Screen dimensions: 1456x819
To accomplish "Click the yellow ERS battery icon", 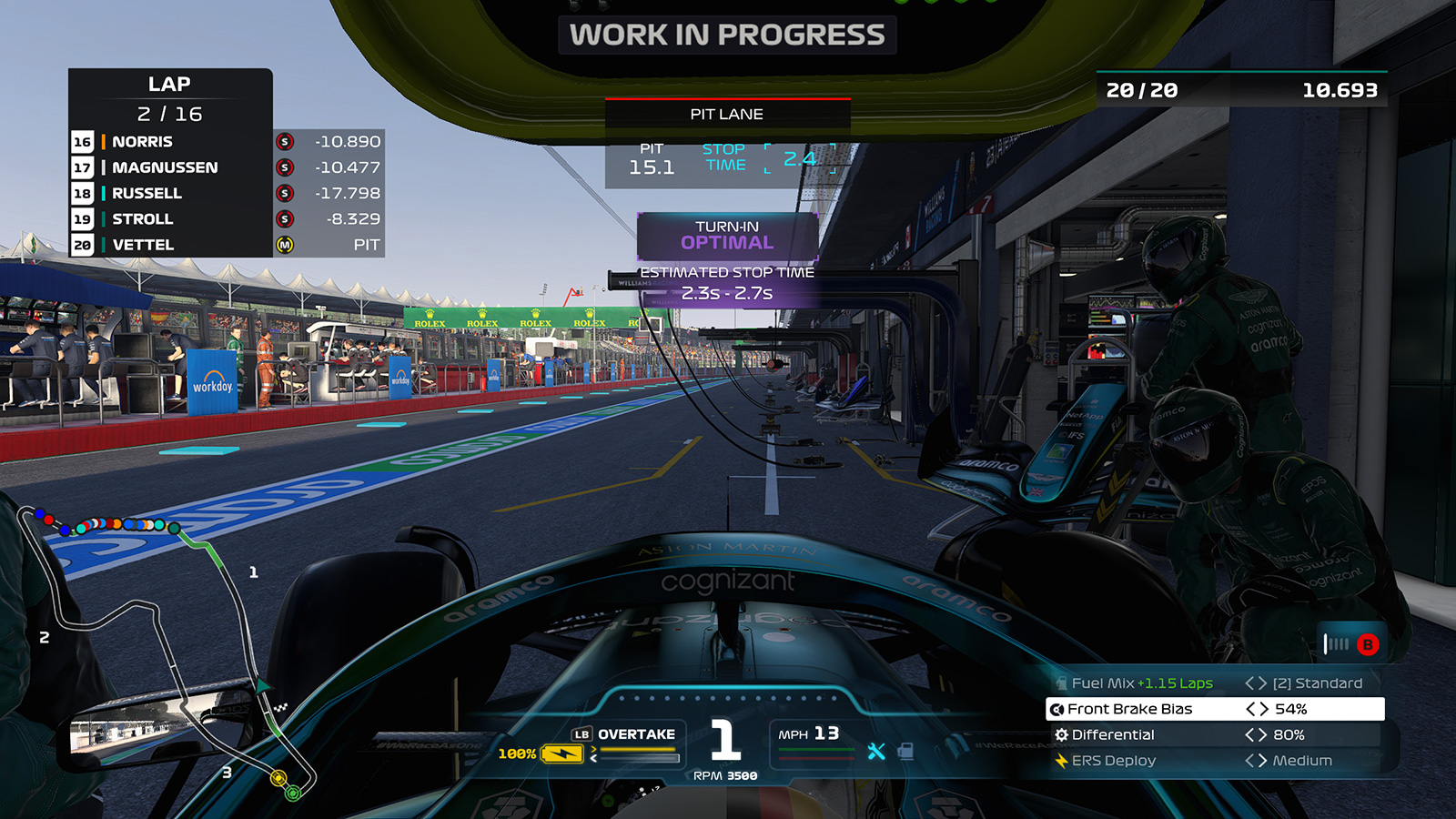I will click(x=561, y=753).
